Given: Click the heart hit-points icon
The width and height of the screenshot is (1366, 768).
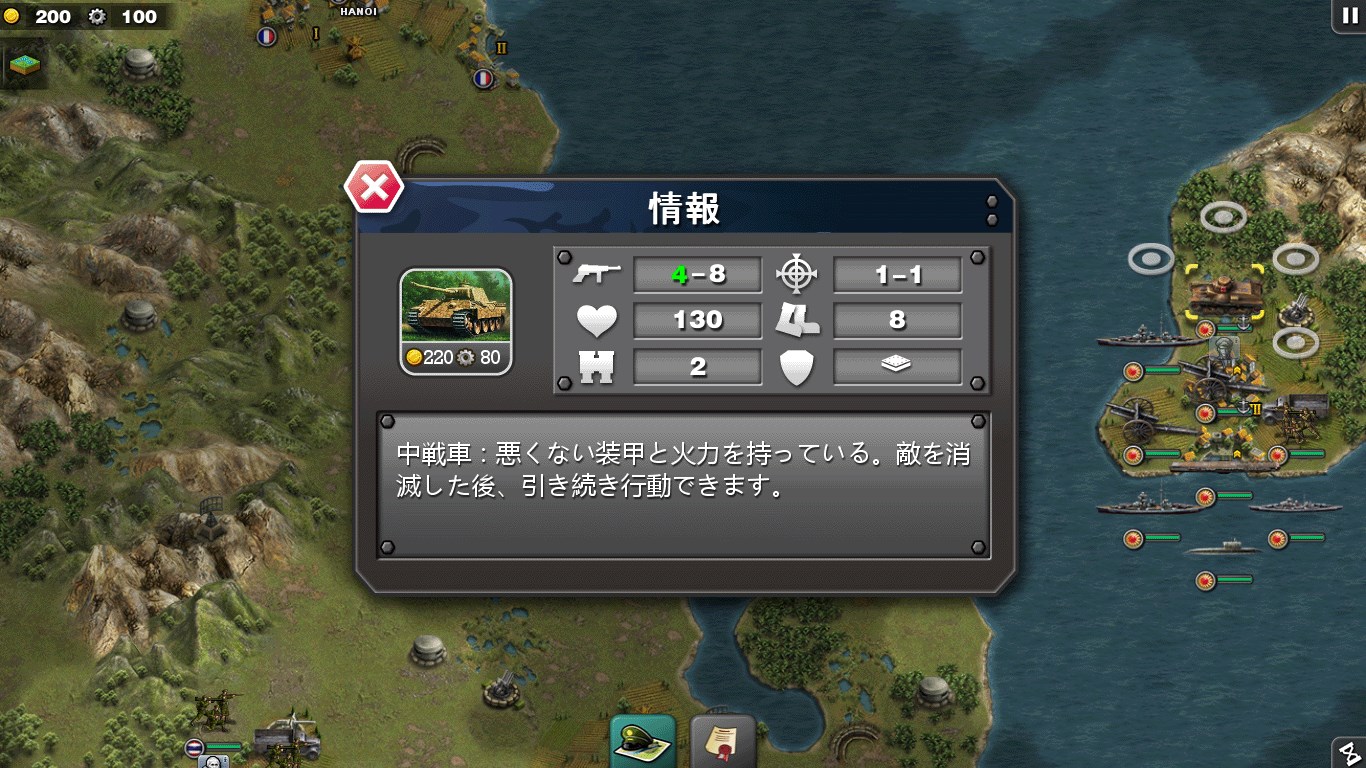Looking at the screenshot, I should click(x=596, y=320).
